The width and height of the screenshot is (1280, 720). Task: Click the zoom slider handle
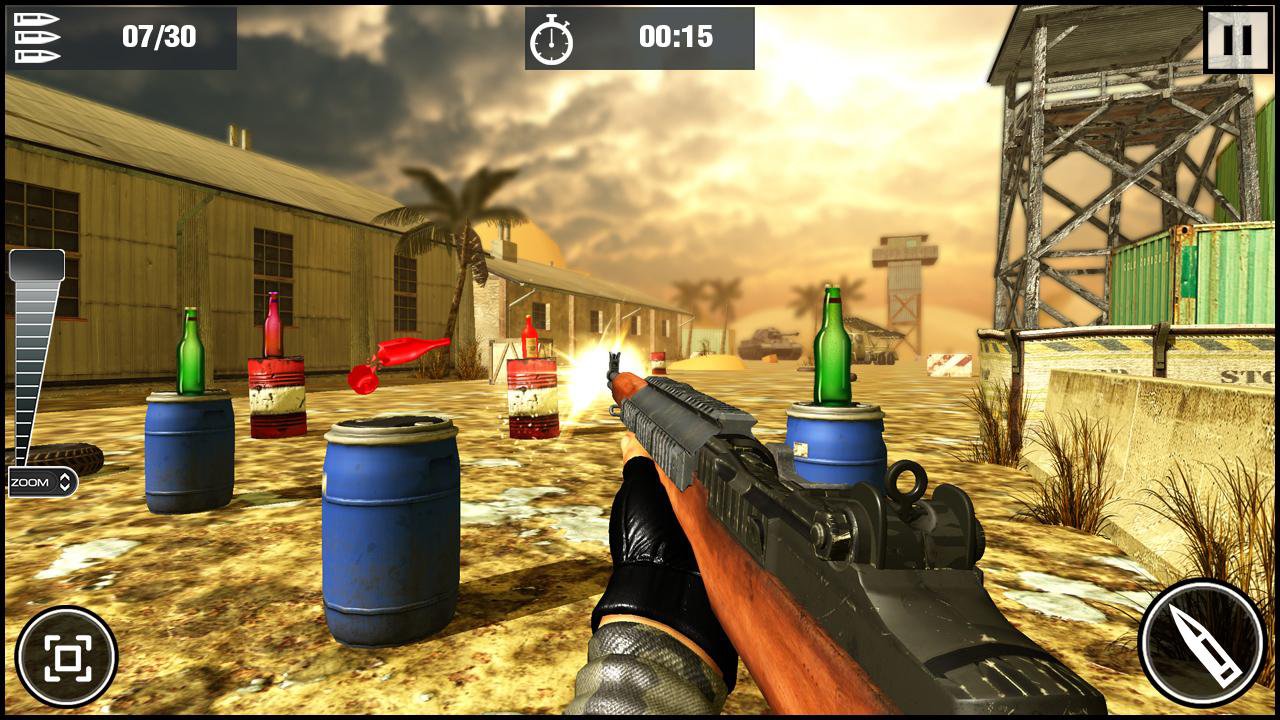tap(37, 265)
